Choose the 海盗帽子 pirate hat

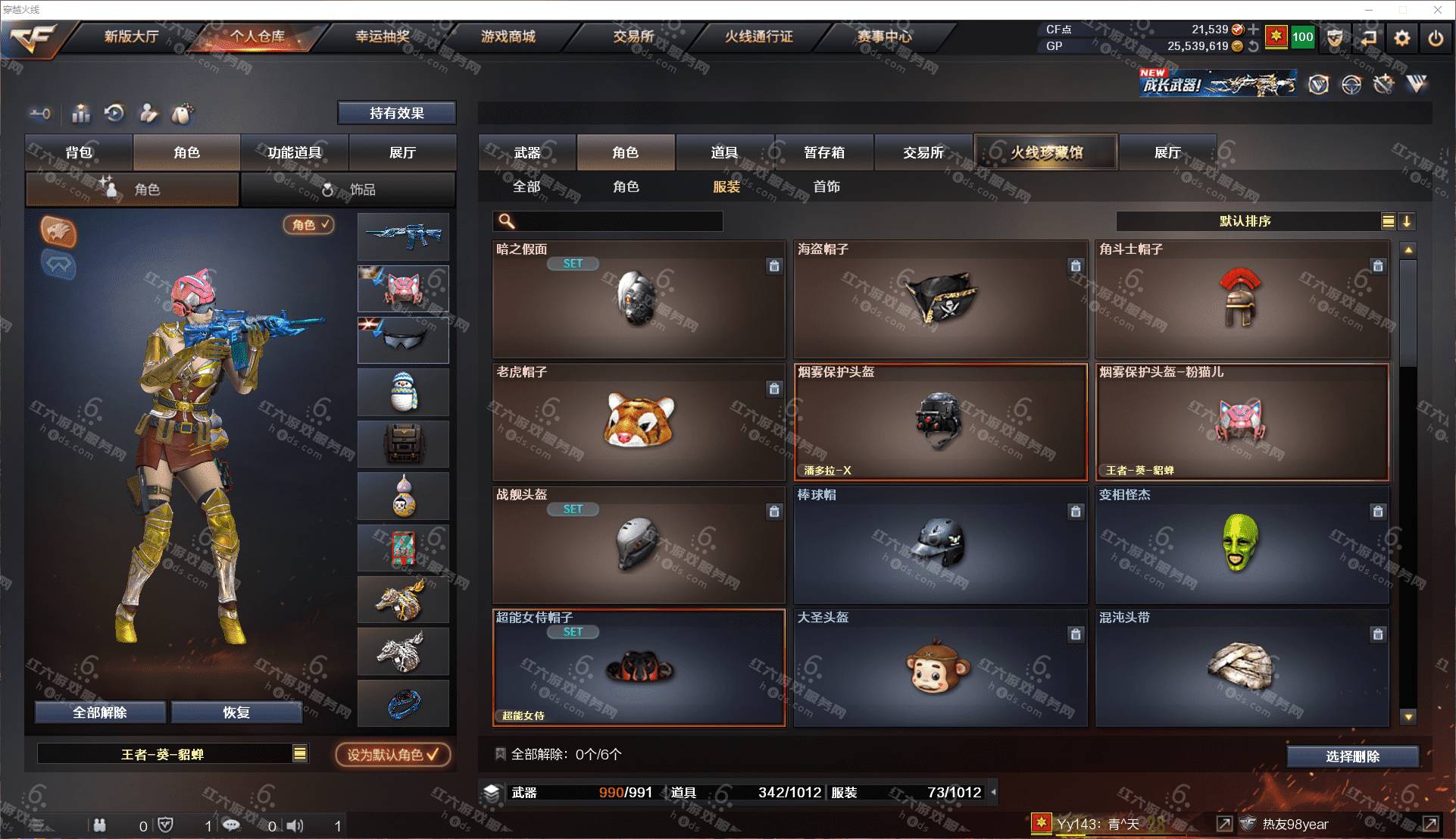(x=940, y=299)
